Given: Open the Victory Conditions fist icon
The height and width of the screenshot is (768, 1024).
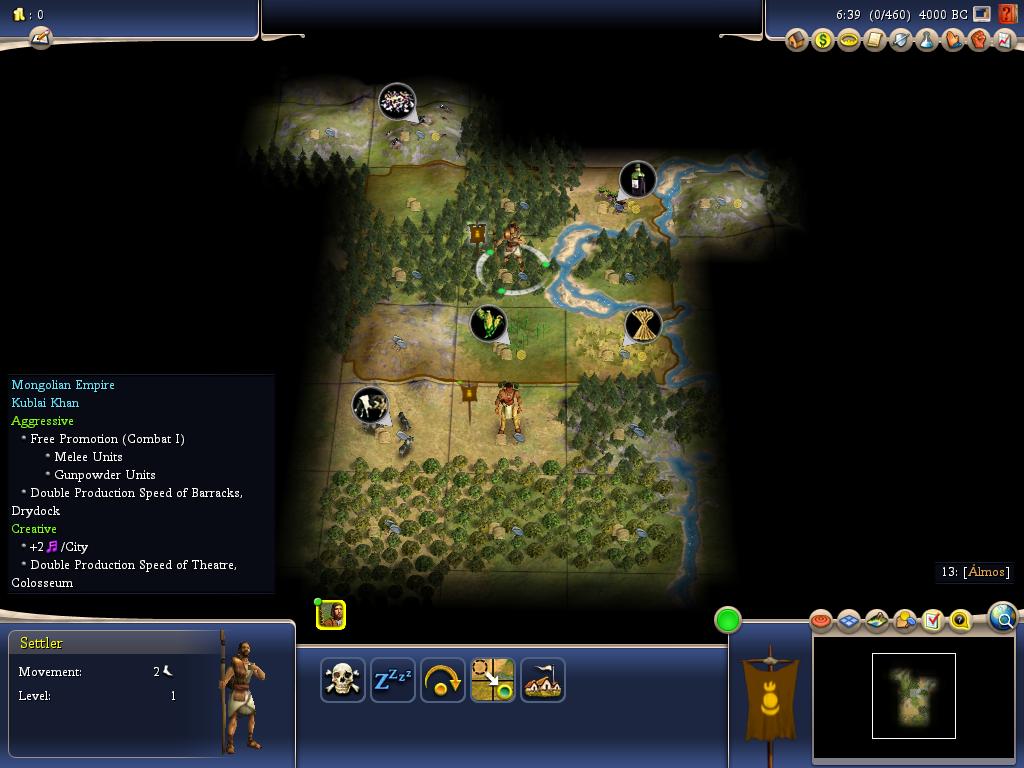Looking at the screenshot, I should click(x=979, y=40).
